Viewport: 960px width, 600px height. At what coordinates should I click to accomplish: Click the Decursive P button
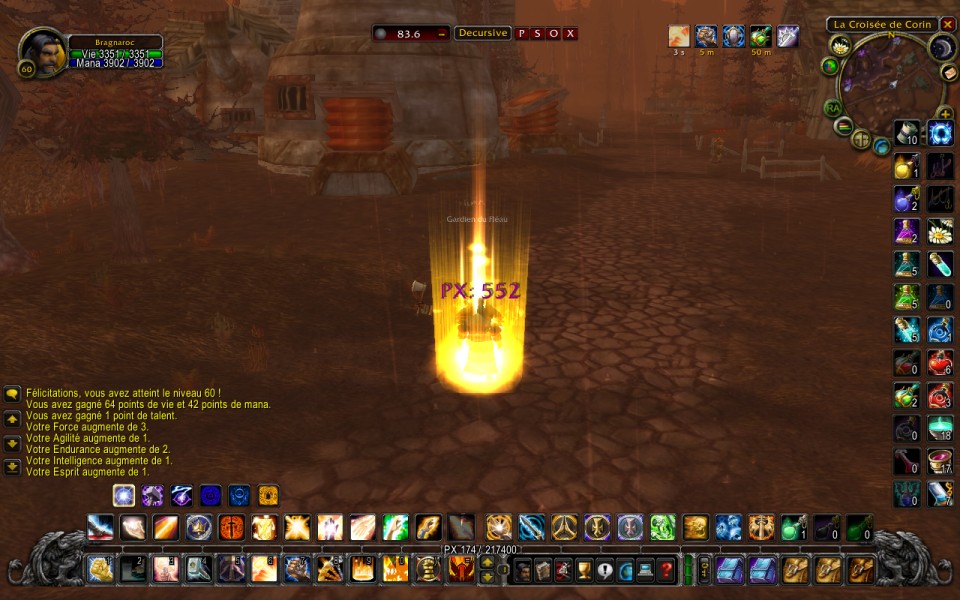[521, 33]
